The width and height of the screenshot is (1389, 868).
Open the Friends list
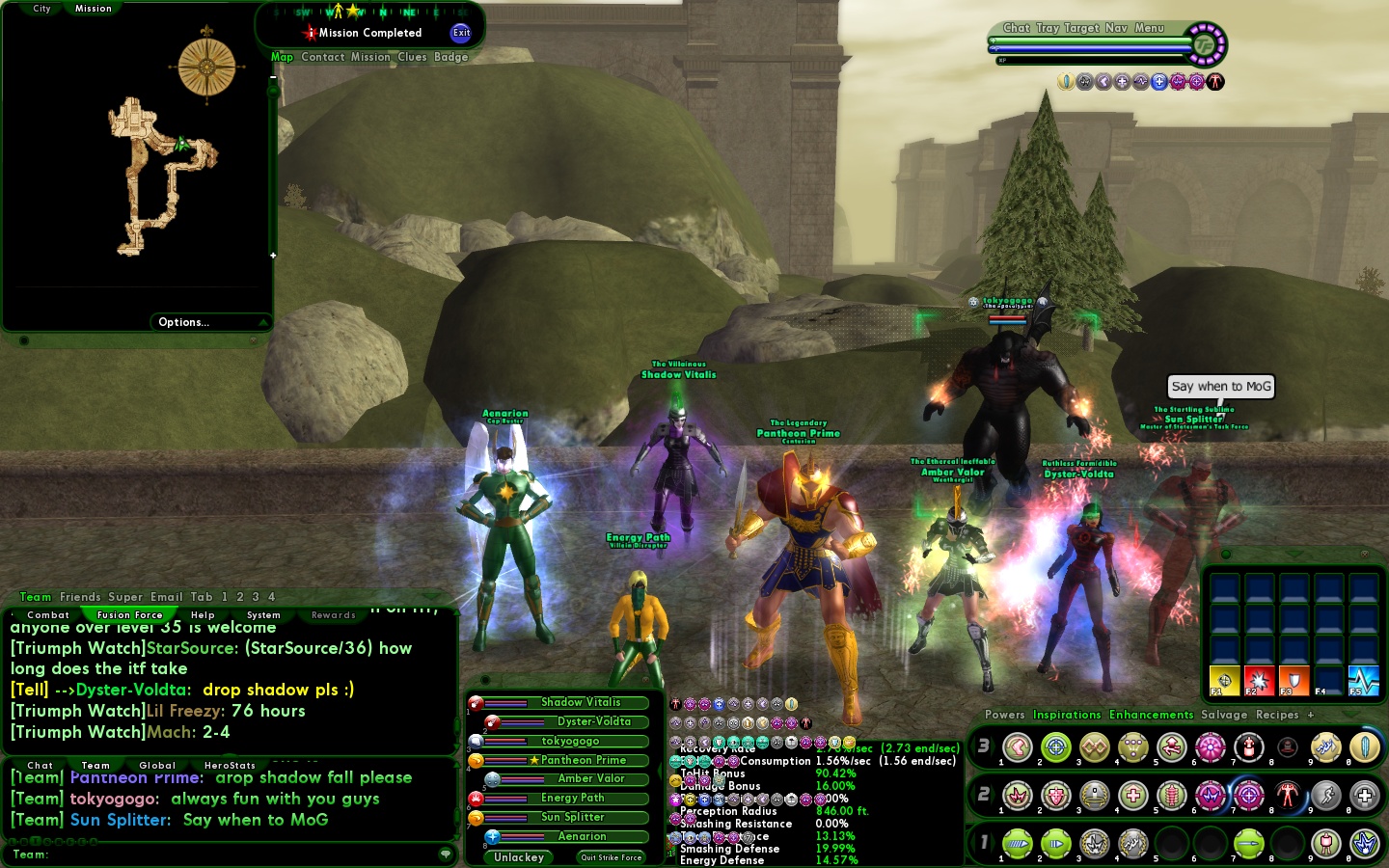[80, 597]
